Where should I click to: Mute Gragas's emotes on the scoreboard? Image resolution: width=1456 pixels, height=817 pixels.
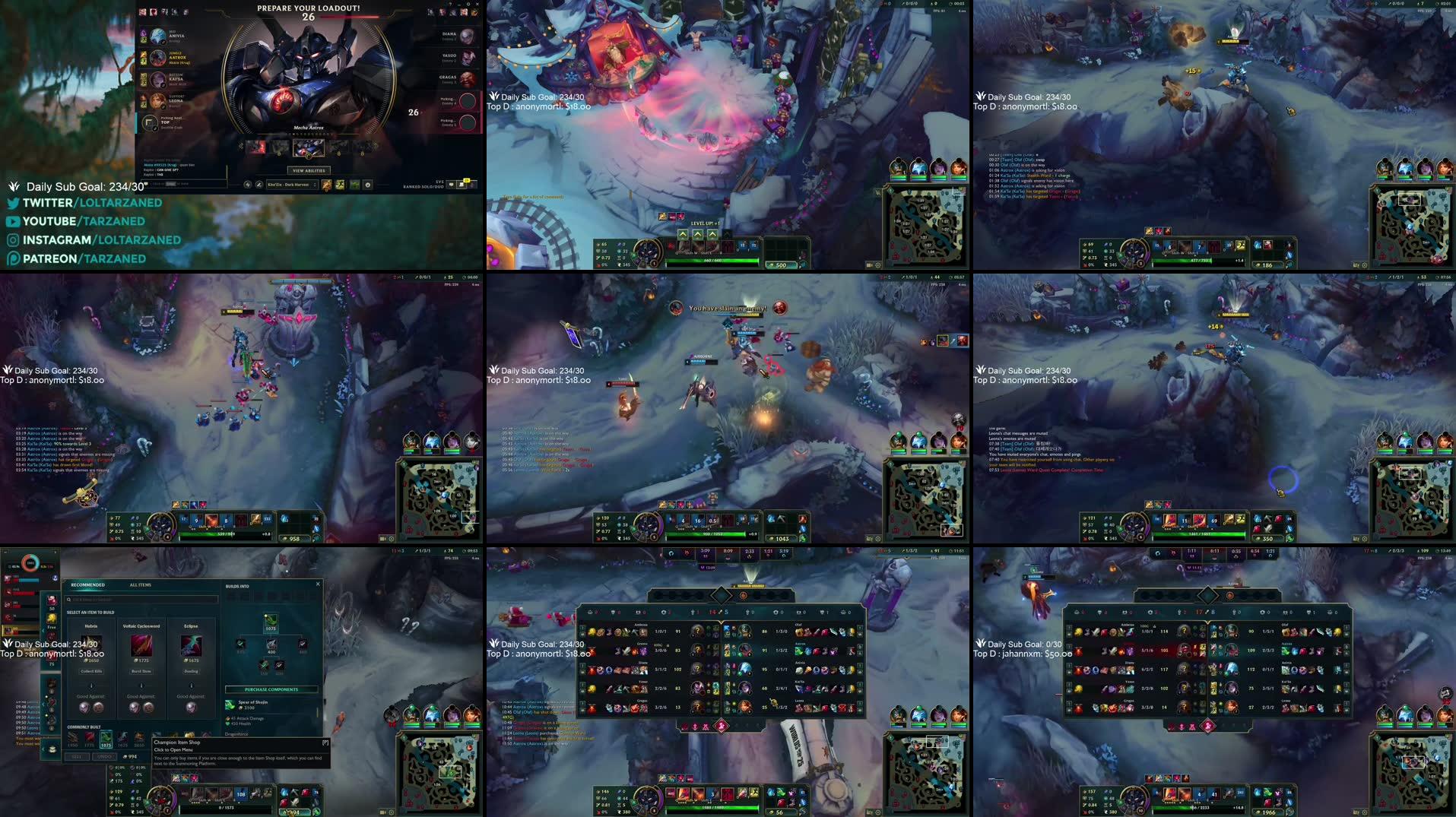[x=582, y=710]
